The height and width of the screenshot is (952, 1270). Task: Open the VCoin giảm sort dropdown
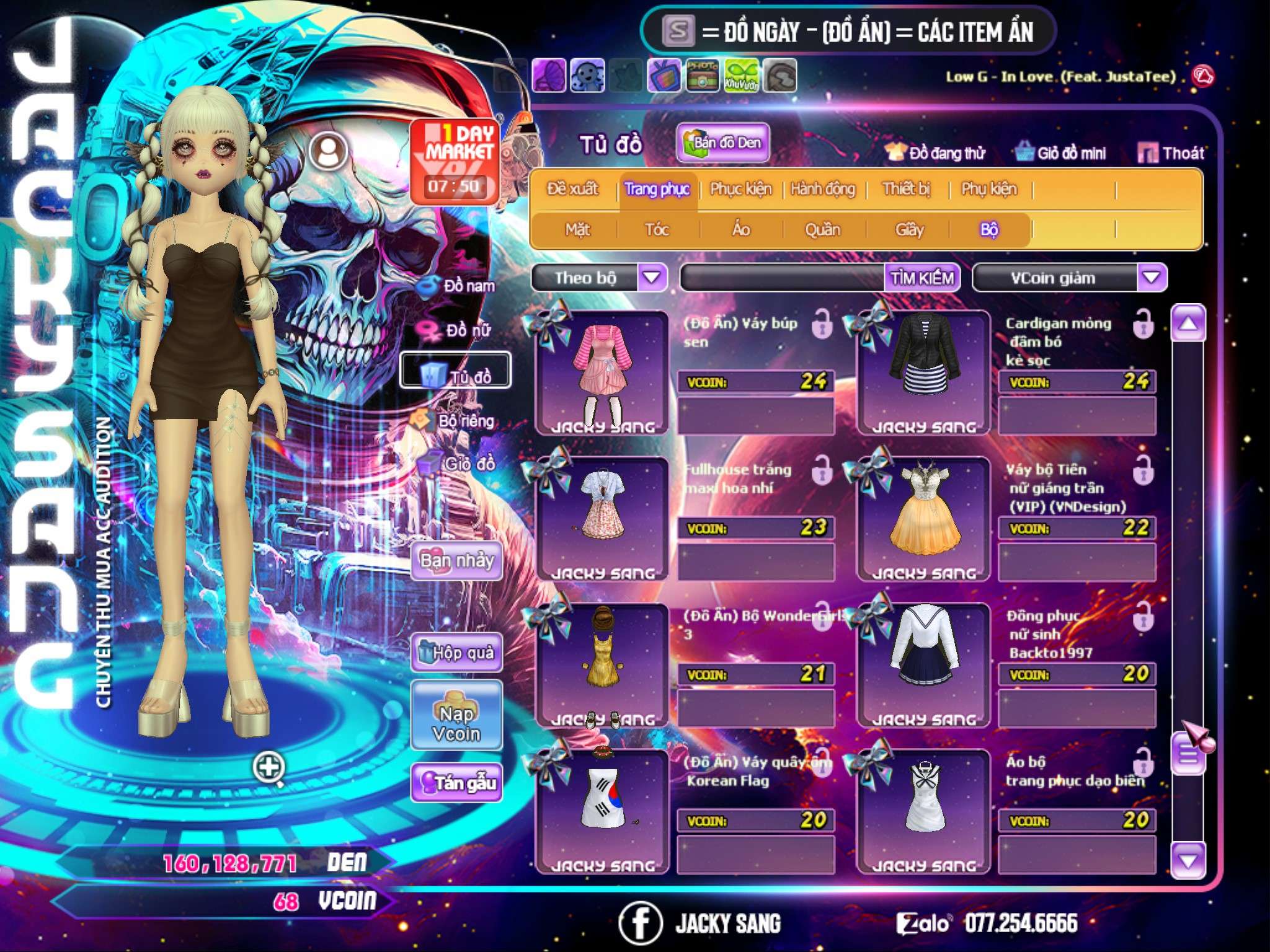(x=1152, y=278)
